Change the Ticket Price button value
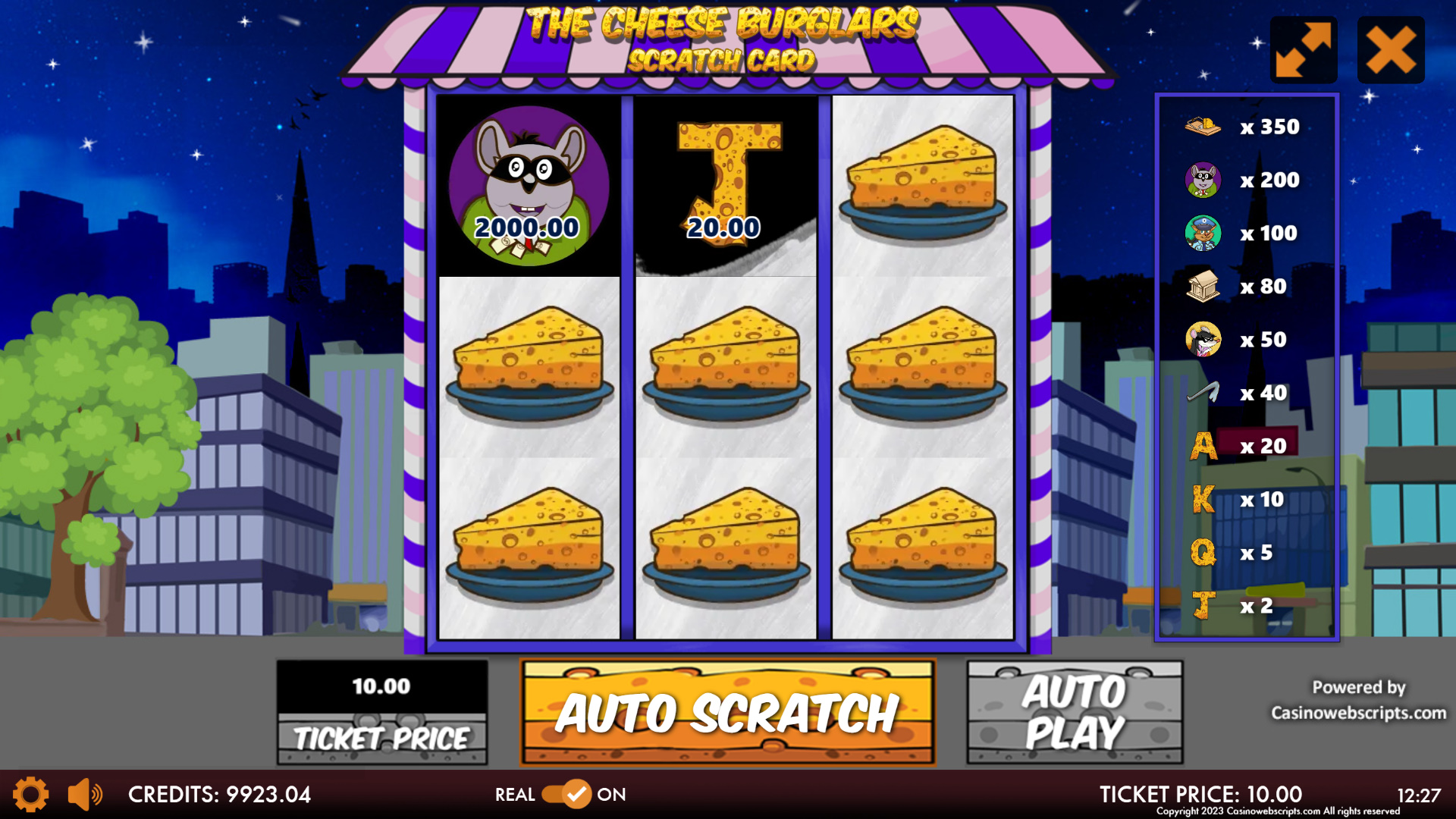This screenshot has height=819, width=1456. click(381, 712)
